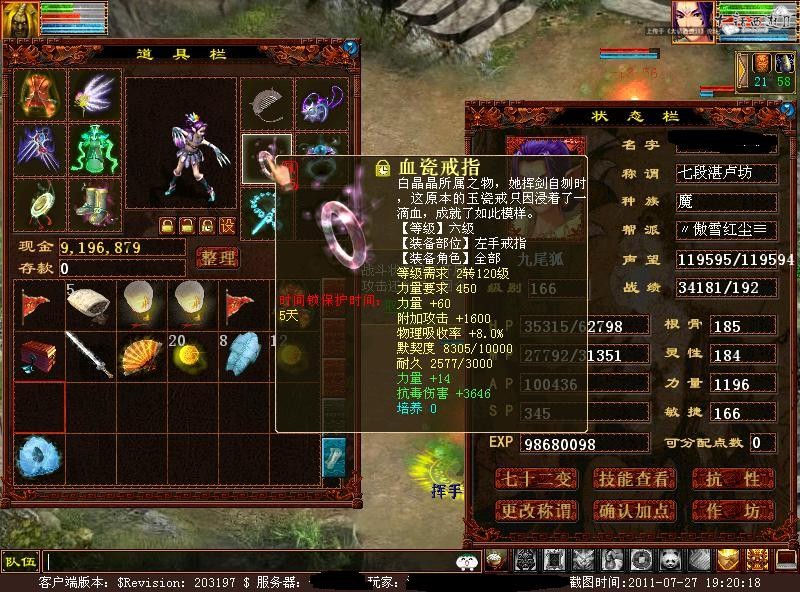Close the 道具栏 inventory panel
This screenshot has width=800, height=592.
[350, 47]
